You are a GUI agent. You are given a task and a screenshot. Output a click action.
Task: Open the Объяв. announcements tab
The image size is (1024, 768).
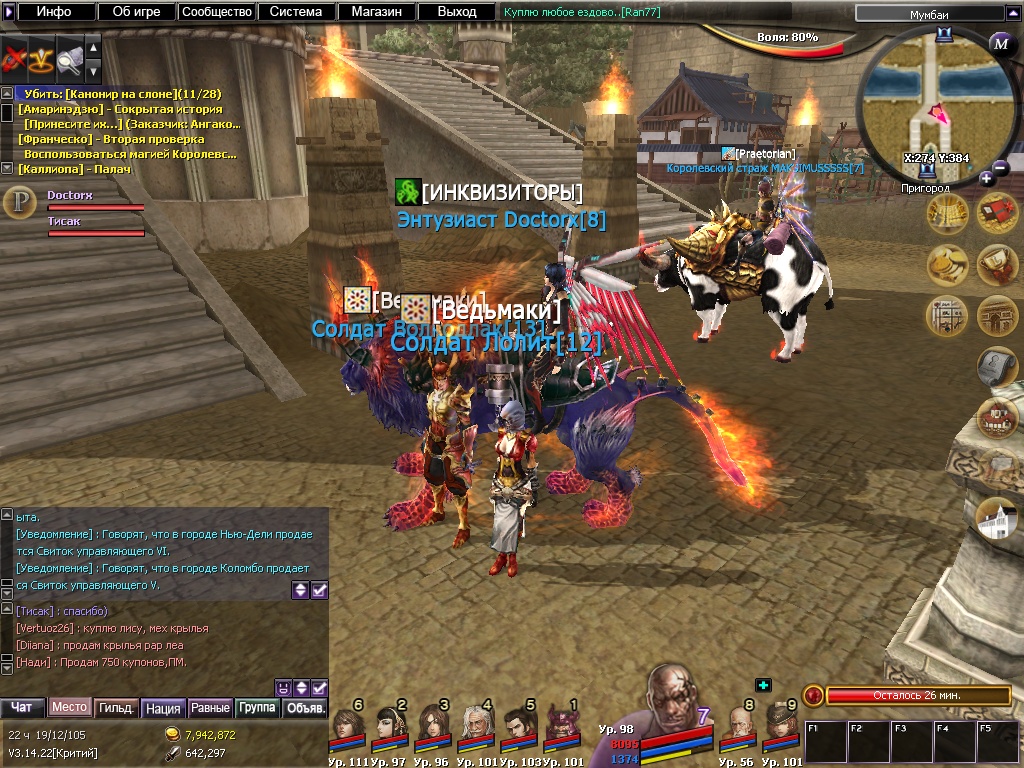[305, 708]
